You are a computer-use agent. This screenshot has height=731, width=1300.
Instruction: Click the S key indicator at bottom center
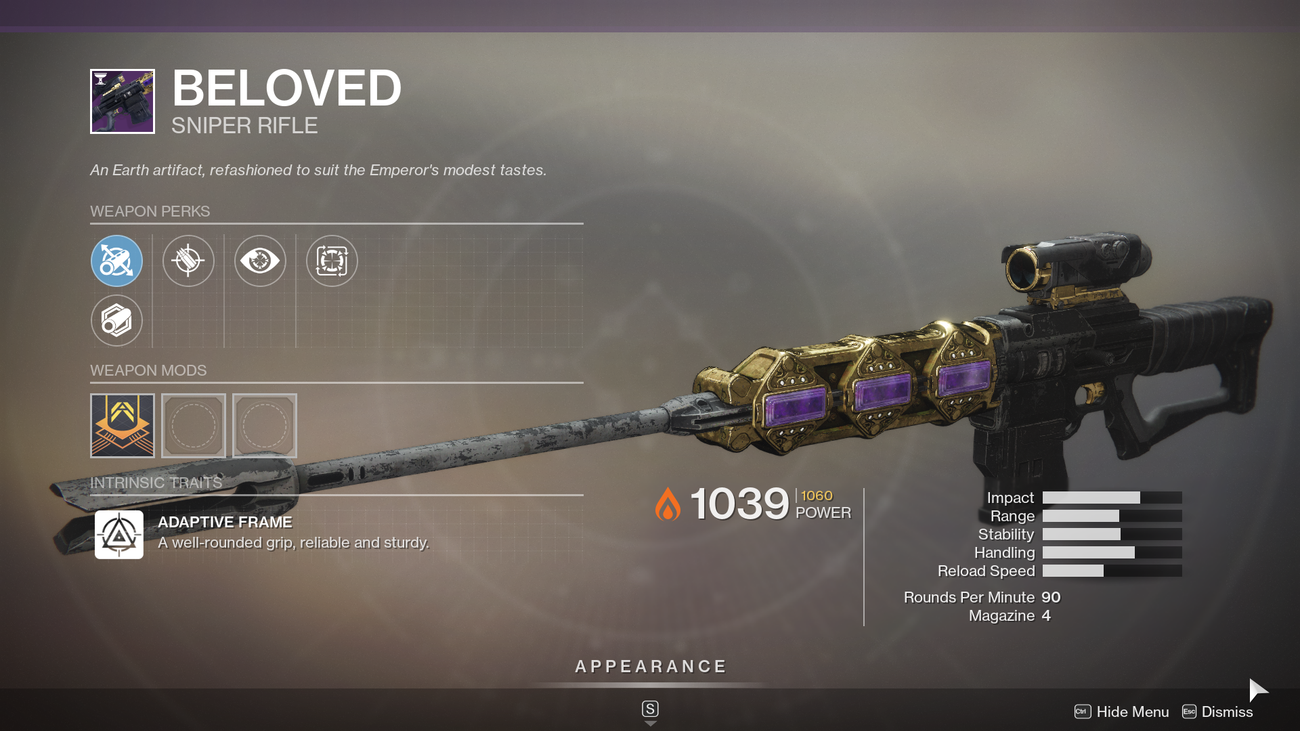click(x=650, y=707)
